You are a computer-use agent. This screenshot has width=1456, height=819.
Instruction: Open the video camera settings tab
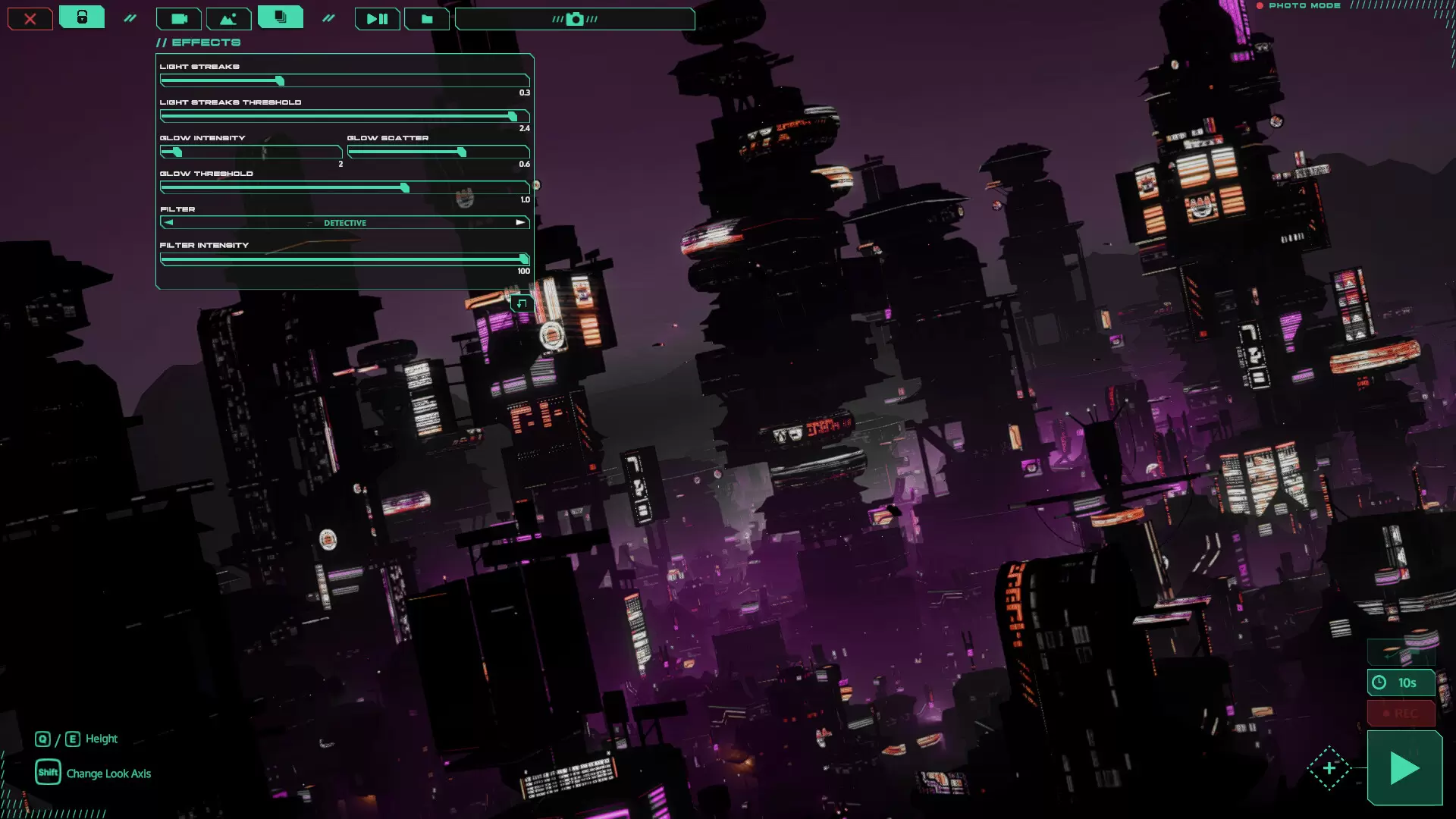pyautogui.click(x=179, y=19)
